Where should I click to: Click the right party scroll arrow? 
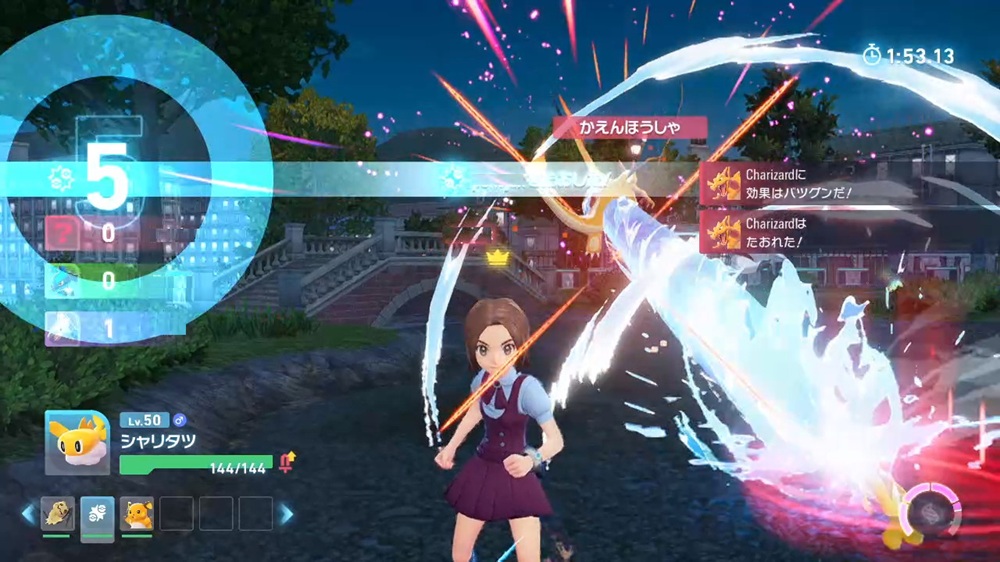tap(286, 513)
